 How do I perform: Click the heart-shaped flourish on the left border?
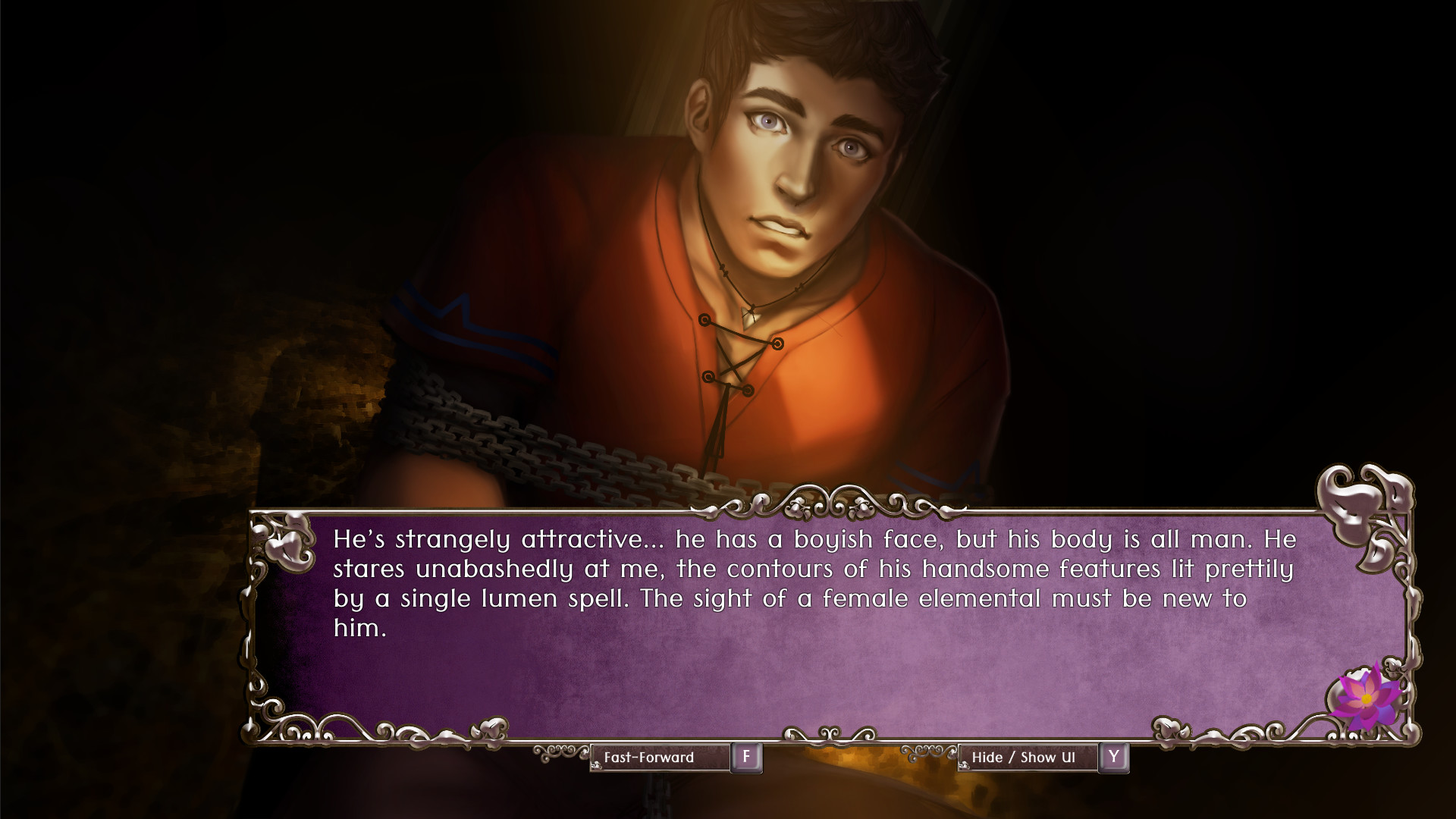(x=287, y=546)
